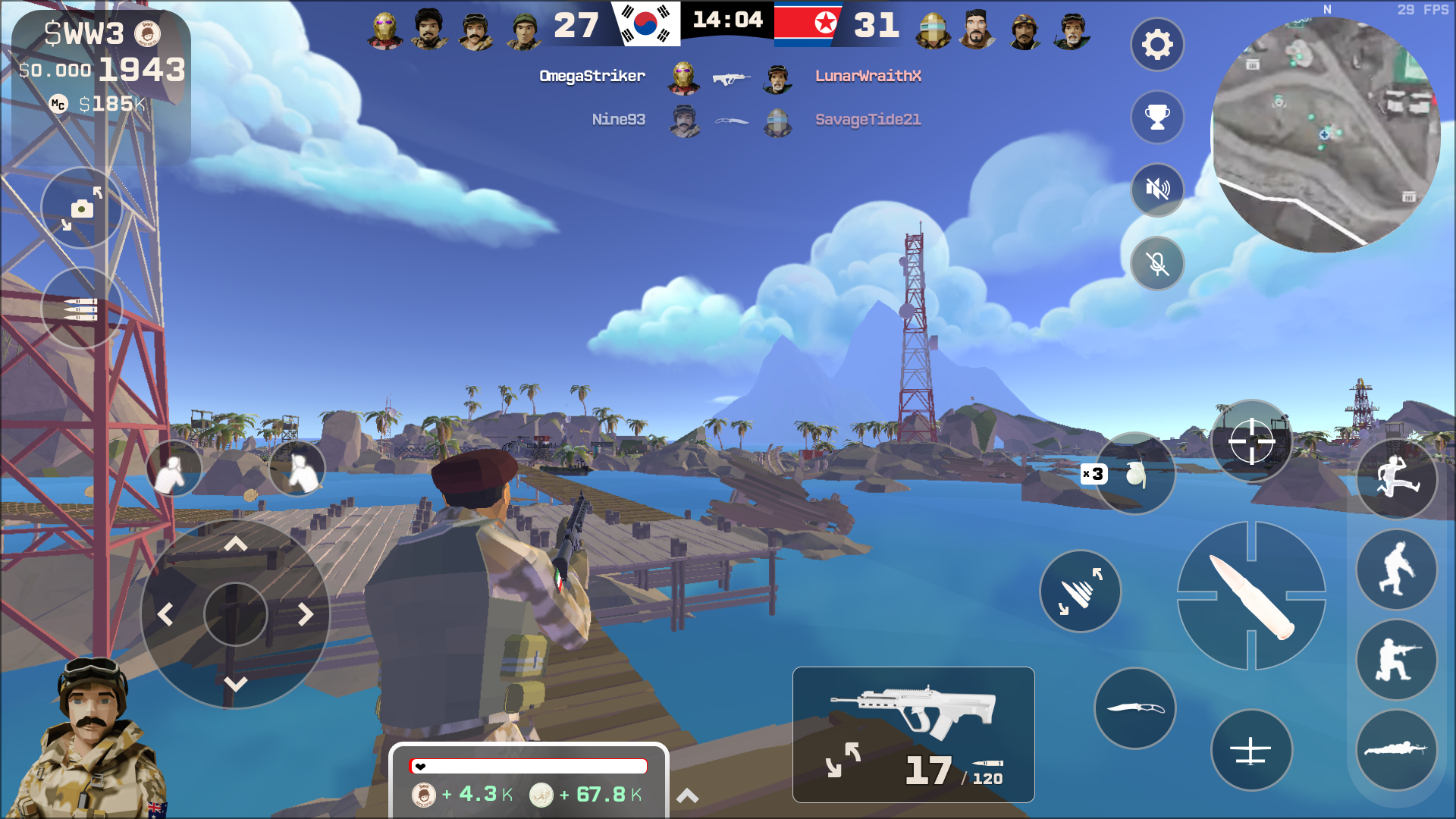1456x819 pixels.
Task: Launch the missile strike icon
Action: coord(1080,591)
